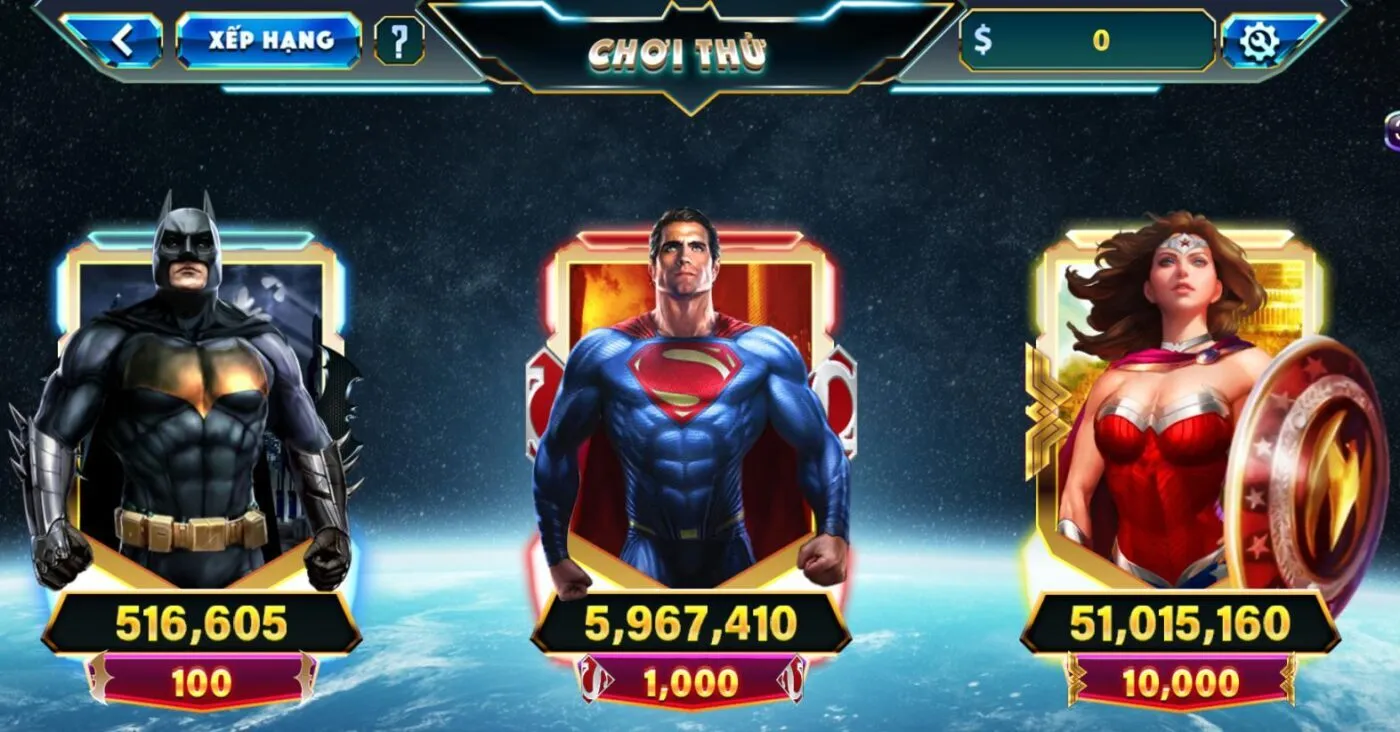Select the Wonder Woman slot room
1400x732 pixels.
click(1180, 400)
